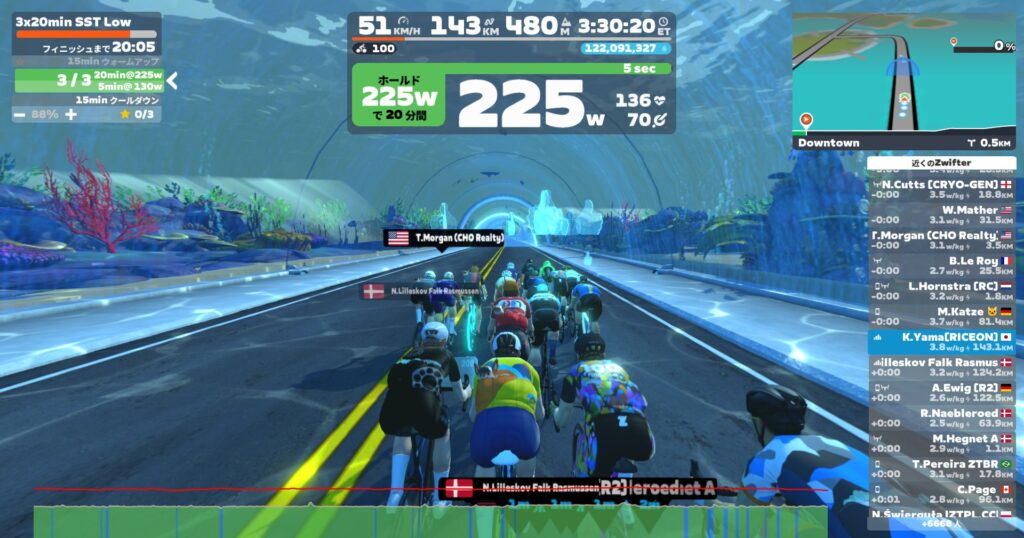Click the white arrow beside the 3/3 interval
This screenshot has height=538, width=1024.
pos(172,80)
